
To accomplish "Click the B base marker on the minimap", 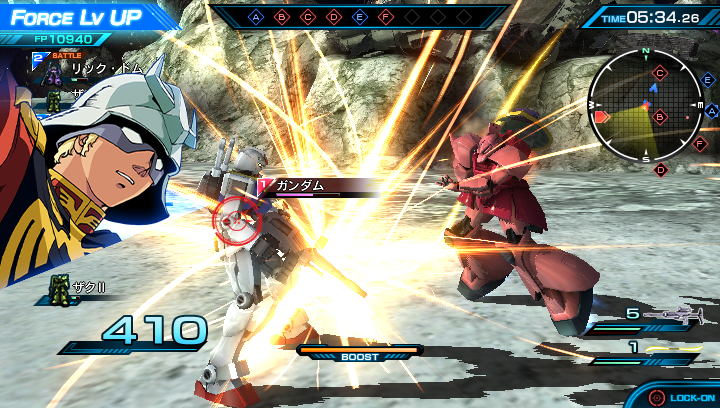I will tap(659, 116).
